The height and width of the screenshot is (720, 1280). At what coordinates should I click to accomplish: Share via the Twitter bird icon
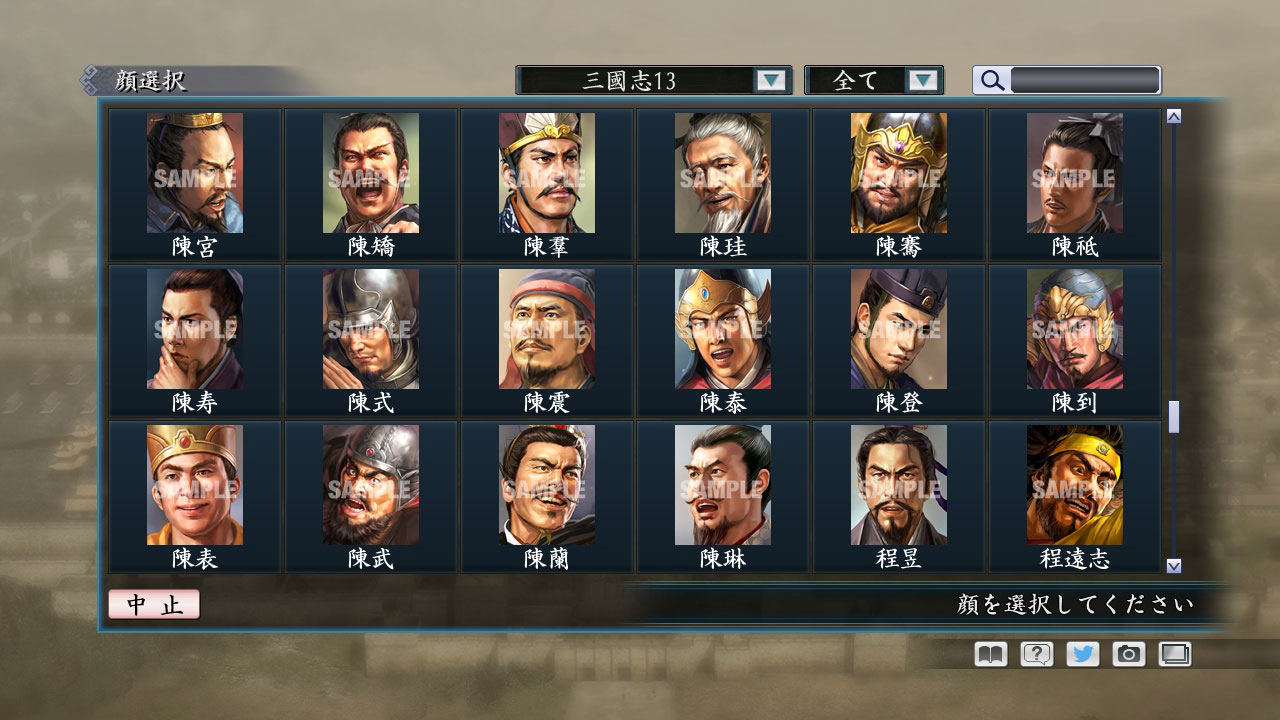point(1082,654)
